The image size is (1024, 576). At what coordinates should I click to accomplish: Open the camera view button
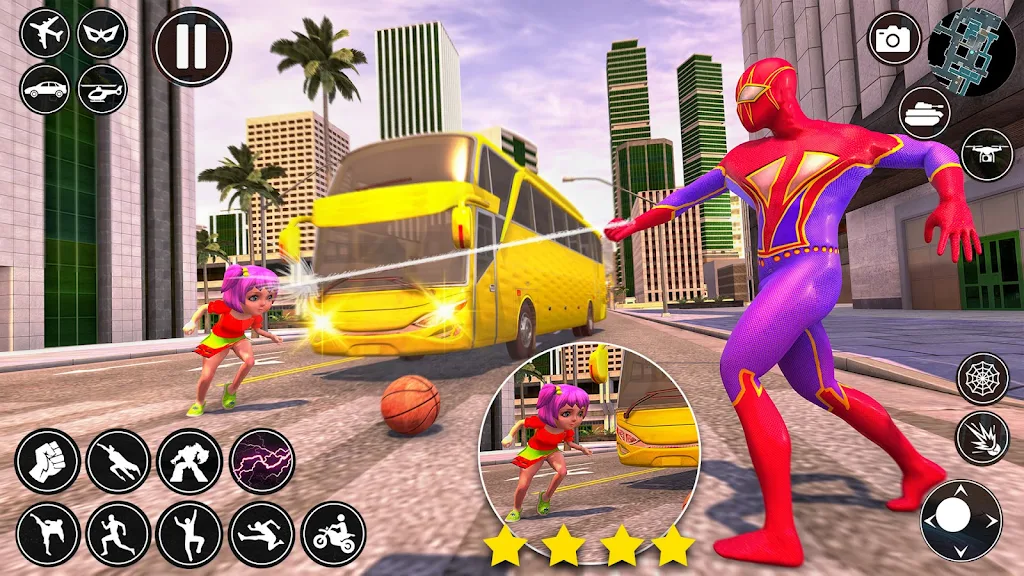[x=892, y=38]
